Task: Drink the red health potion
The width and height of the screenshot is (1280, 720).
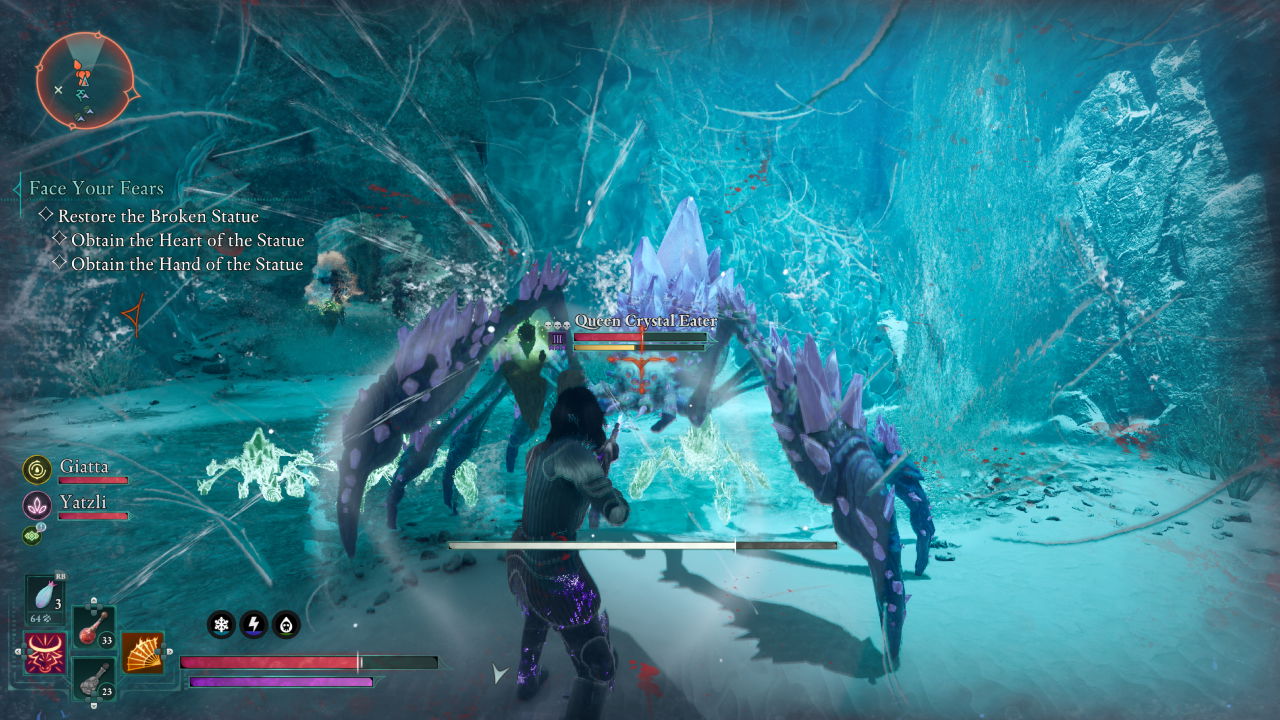Action: tap(92, 627)
